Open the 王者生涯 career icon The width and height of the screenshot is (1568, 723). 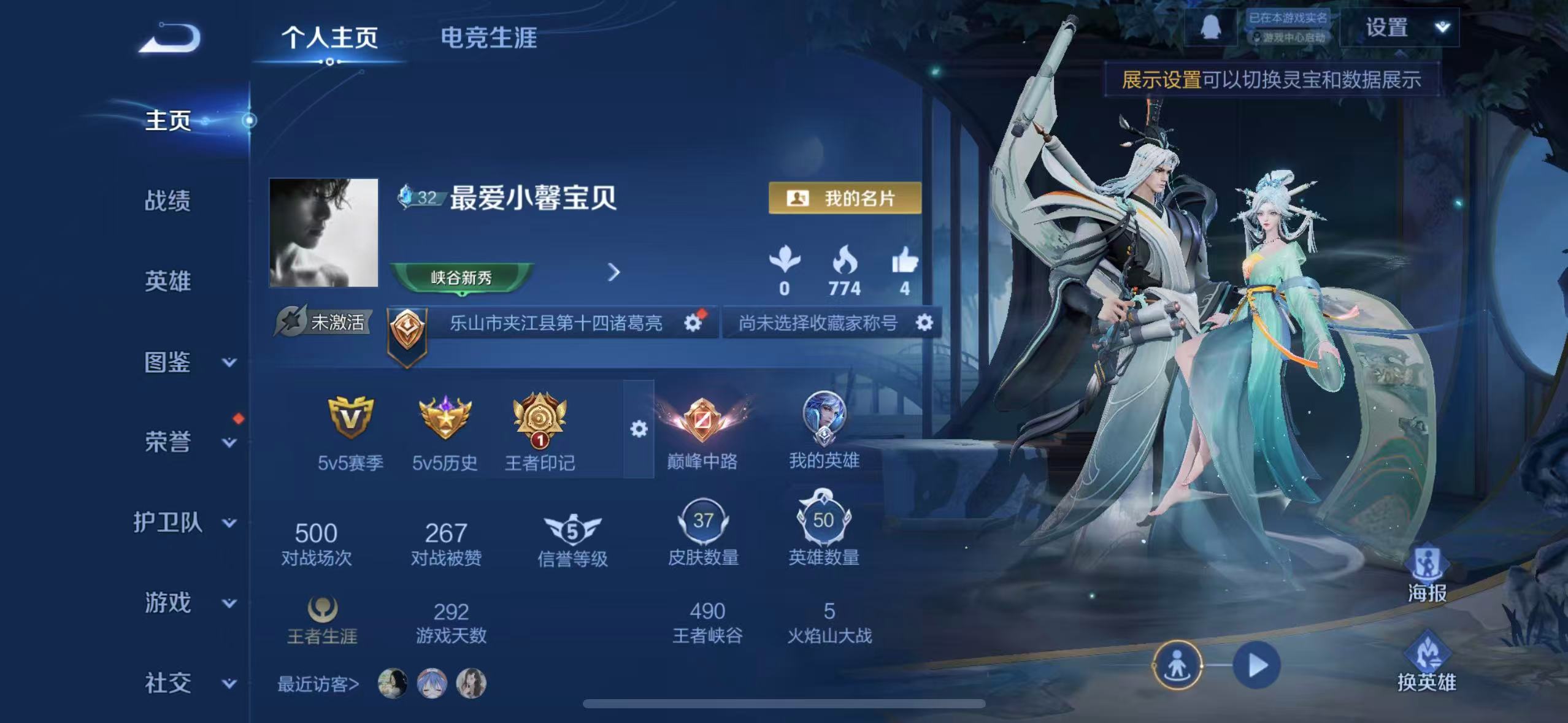[x=322, y=609]
